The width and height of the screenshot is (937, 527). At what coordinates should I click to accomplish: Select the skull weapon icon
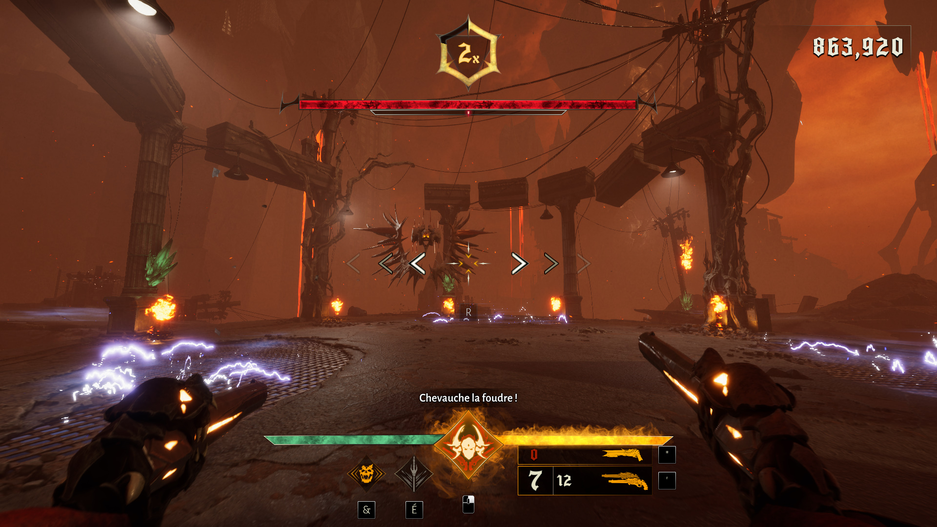tap(365, 472)
